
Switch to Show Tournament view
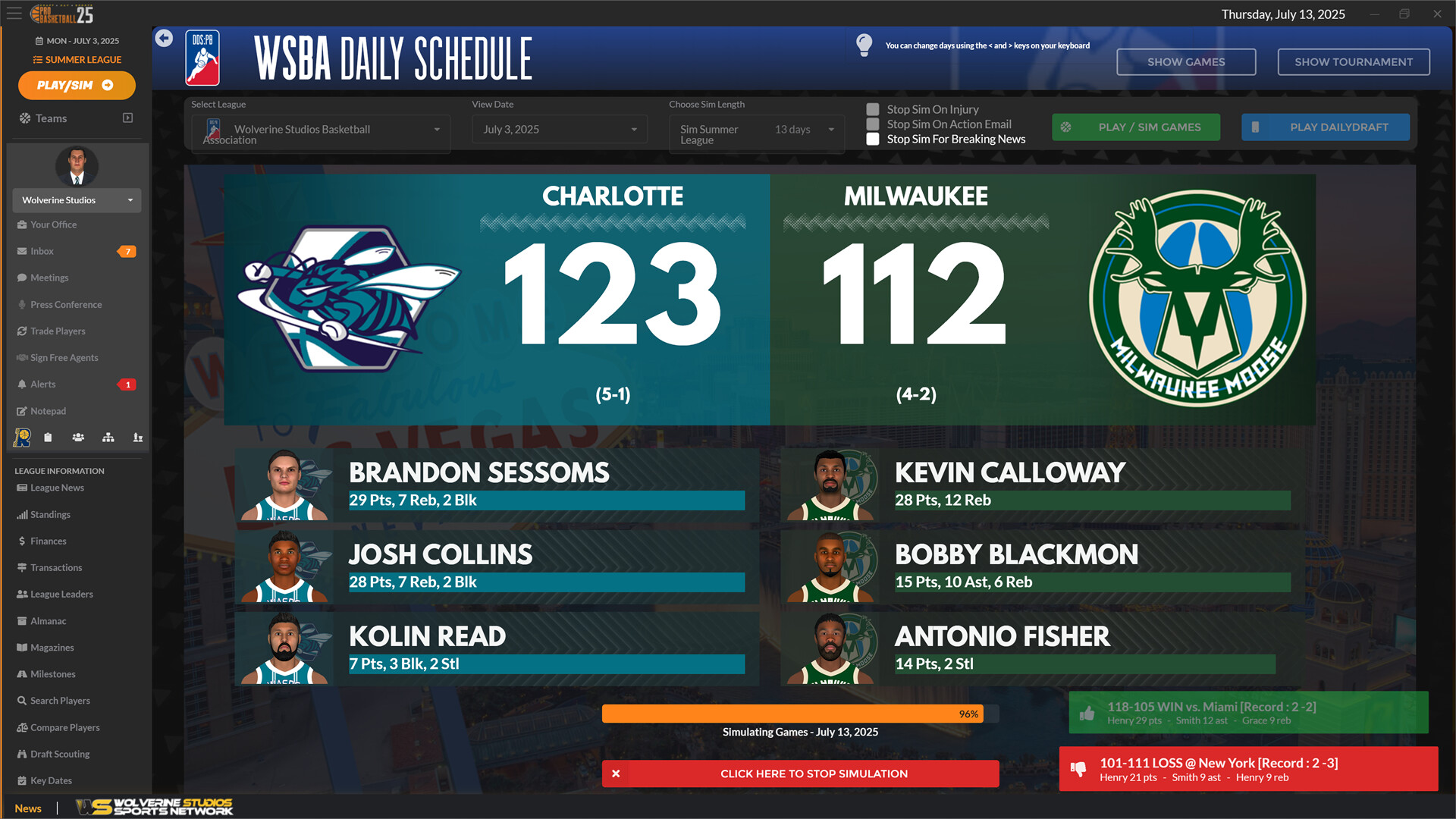[x=1353, y=61]
